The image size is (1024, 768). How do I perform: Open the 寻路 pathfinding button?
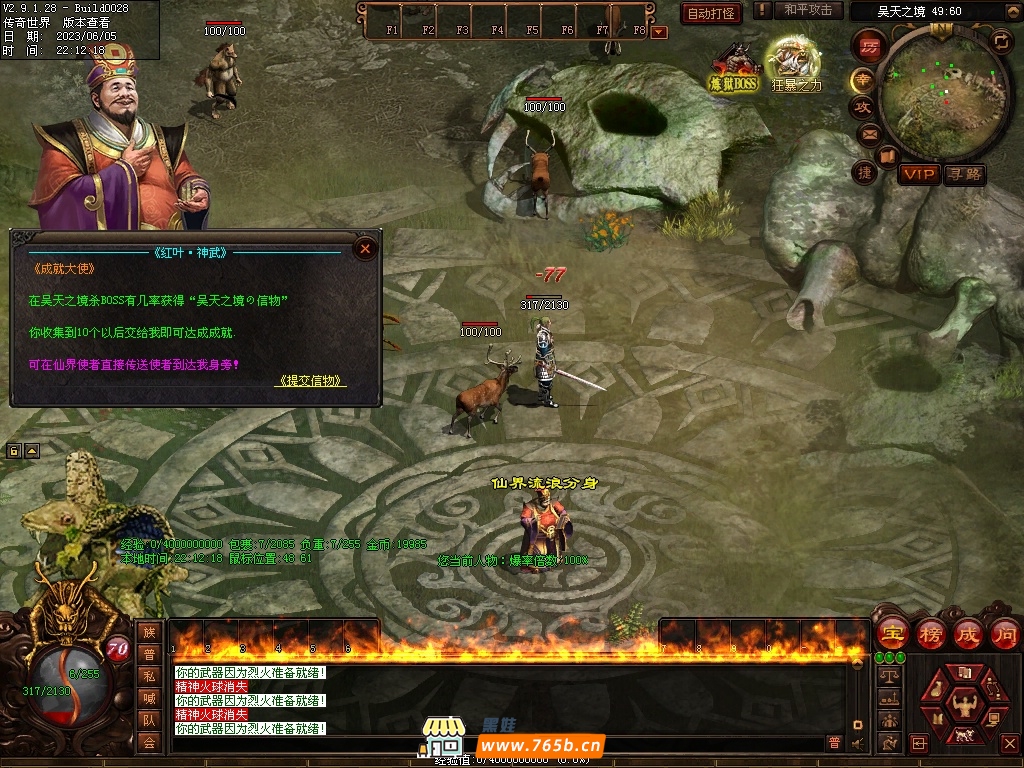point(965,174)
